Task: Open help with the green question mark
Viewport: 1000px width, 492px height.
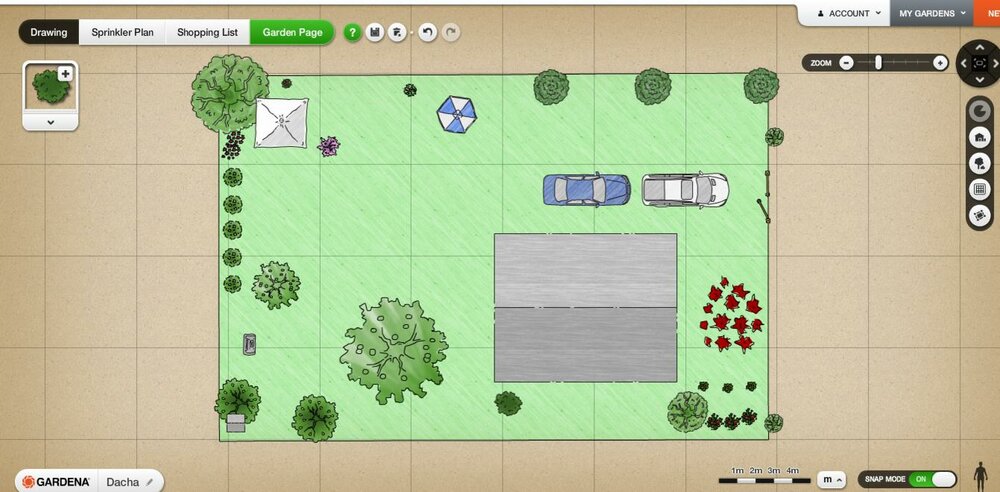Action: (353, 33)
